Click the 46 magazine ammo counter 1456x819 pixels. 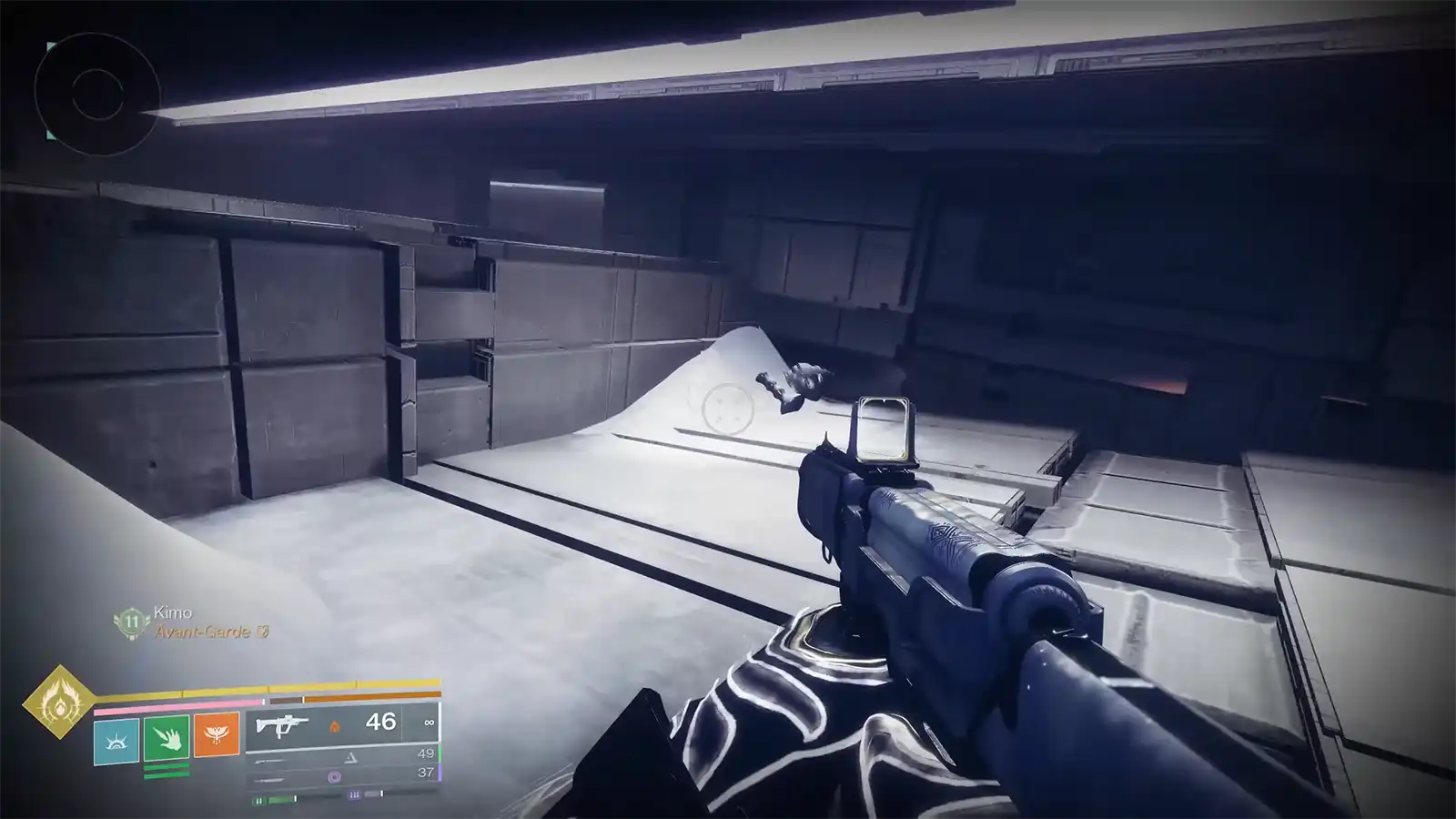click(381, 722)
